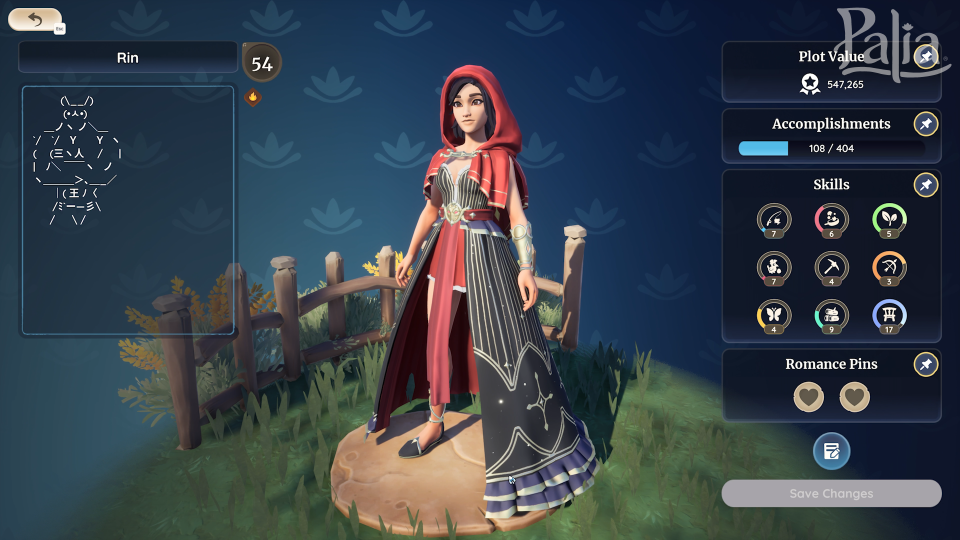
Task: Select the cooking skill icon
Action: coord(831,220)
